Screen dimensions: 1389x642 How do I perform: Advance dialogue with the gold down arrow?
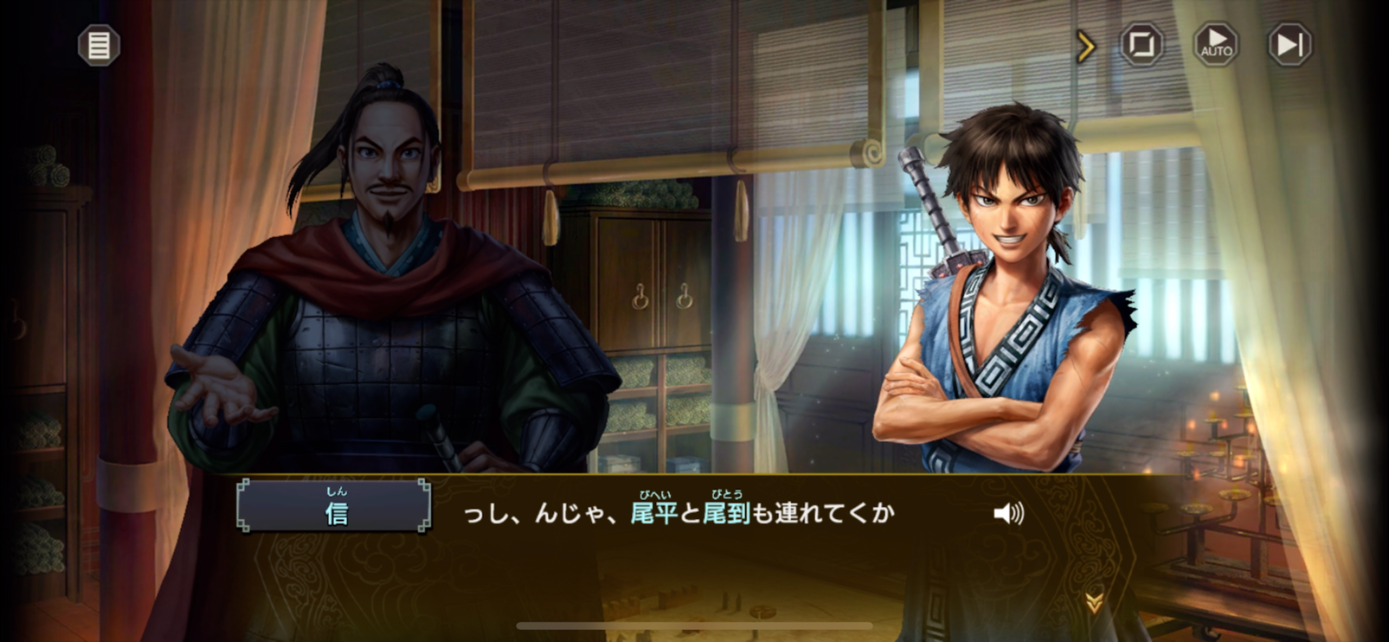pyautogui.click(x=1095, y=602)
